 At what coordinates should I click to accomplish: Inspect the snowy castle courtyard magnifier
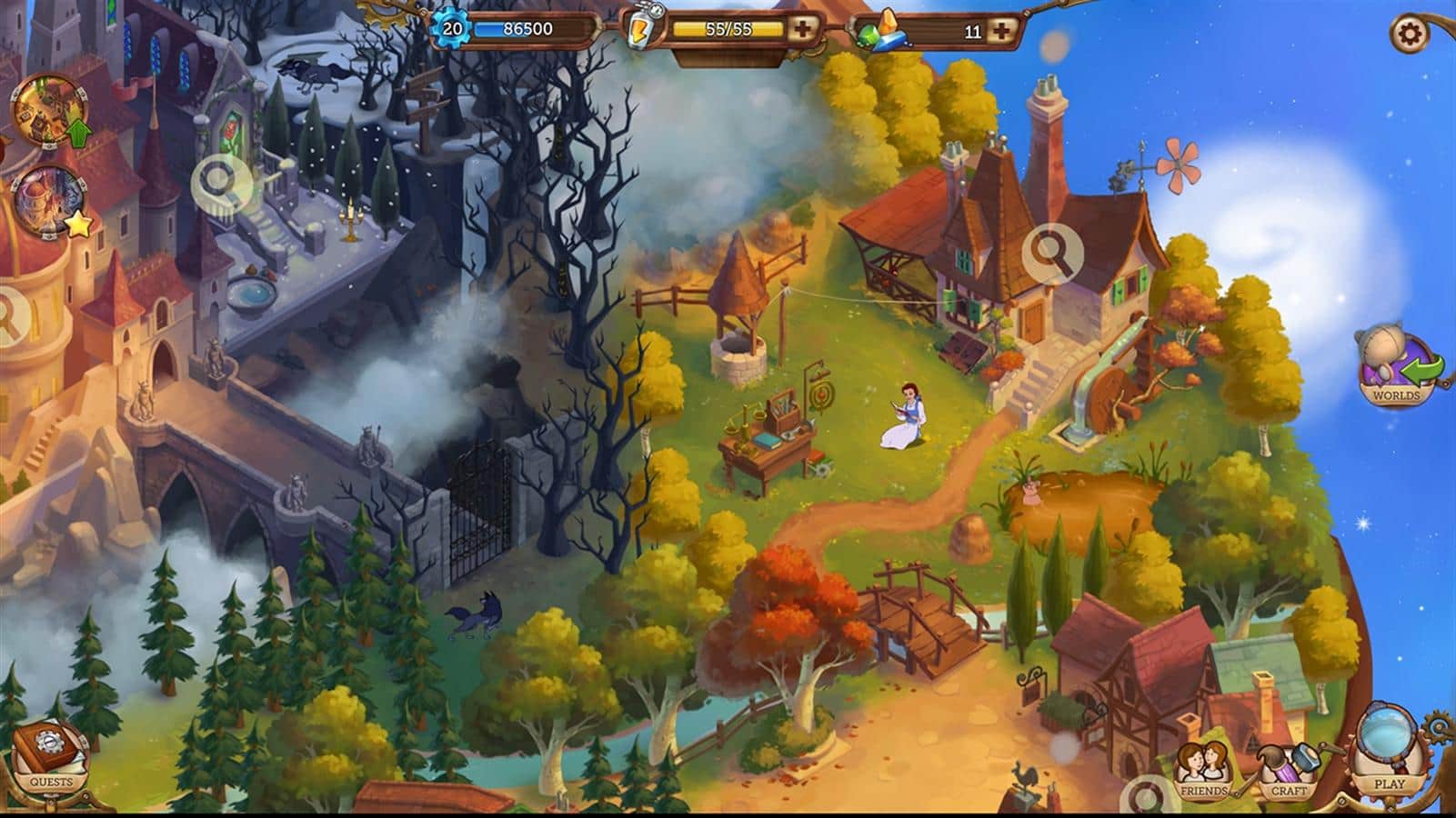[x=217, y=181]
